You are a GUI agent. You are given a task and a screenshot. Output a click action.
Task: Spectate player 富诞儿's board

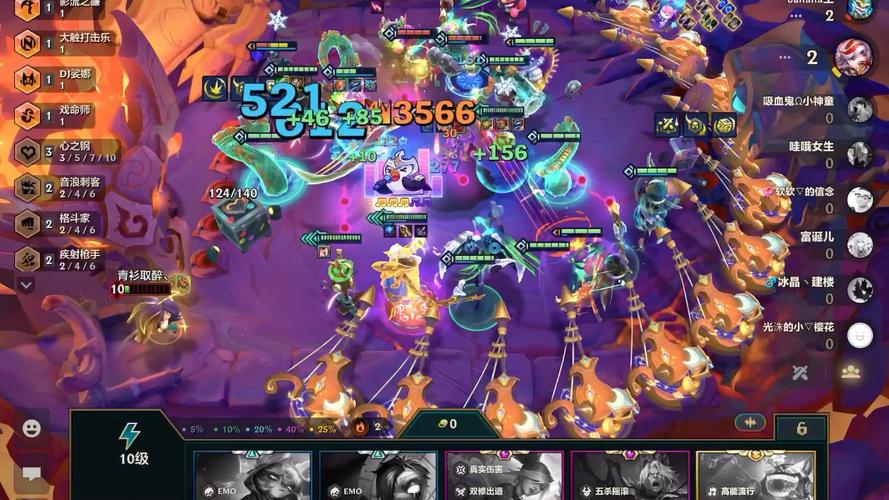click(859, 245)
